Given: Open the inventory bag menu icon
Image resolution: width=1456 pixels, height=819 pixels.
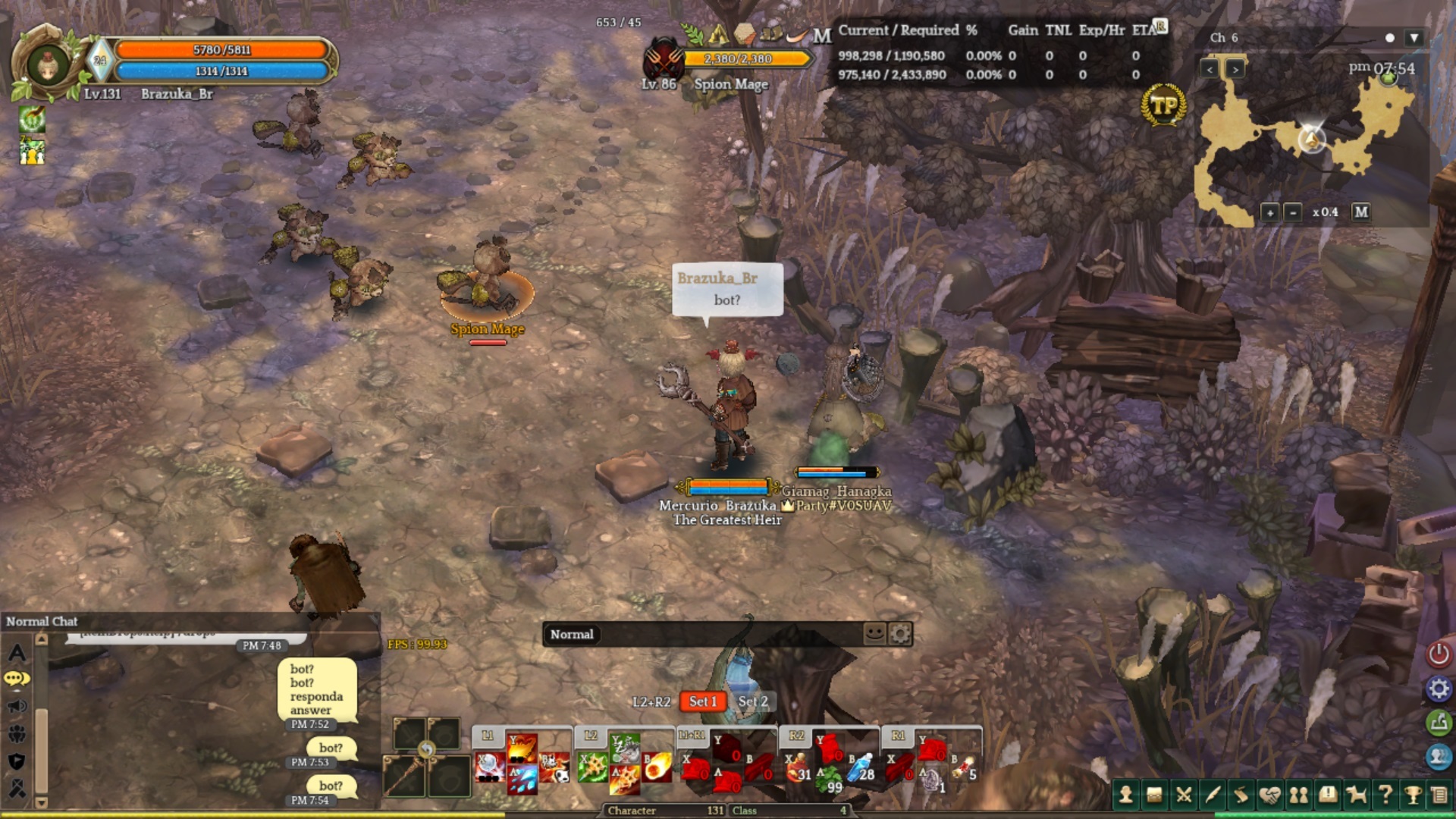Looking at the screenshot, I should tap(1154, 794).
